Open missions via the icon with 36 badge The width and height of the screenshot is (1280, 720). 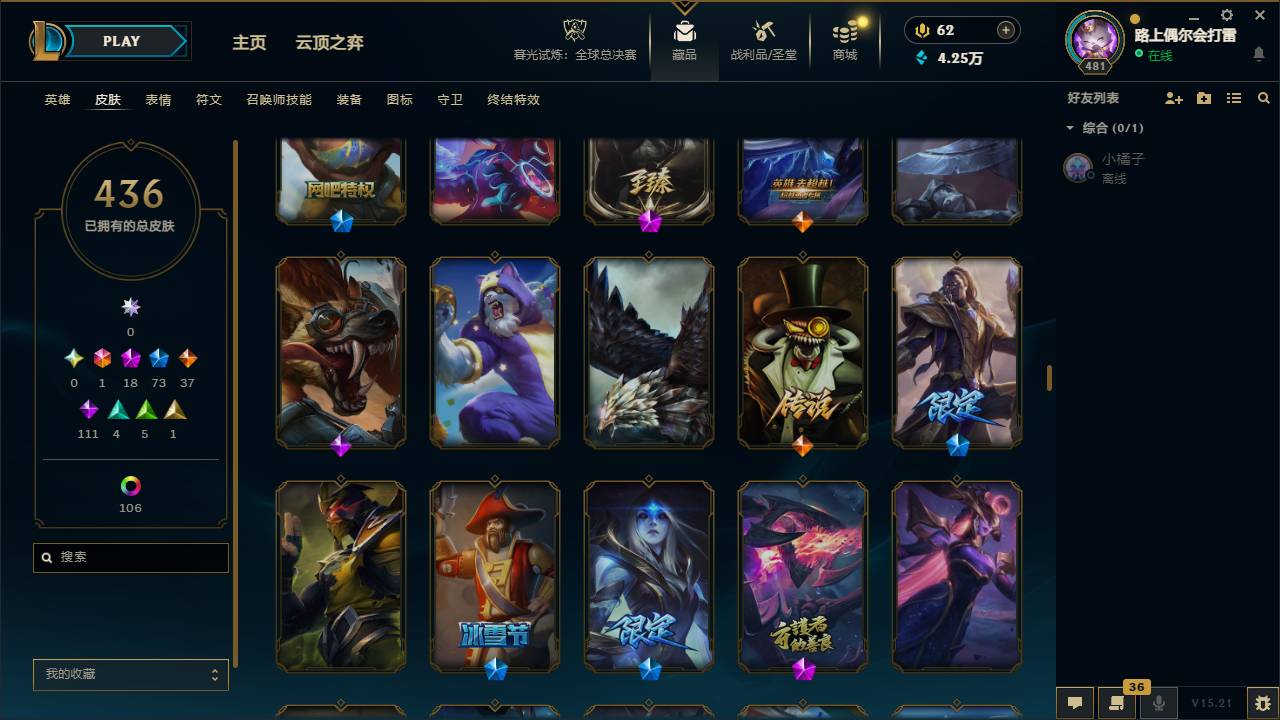[x=1117, y=703]
